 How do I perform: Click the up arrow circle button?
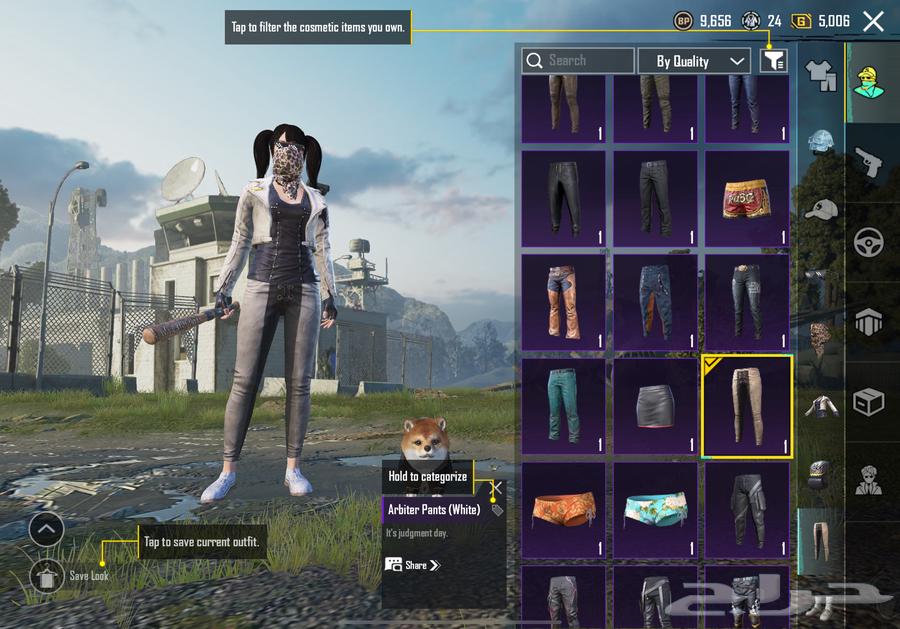tap(46, 529)
